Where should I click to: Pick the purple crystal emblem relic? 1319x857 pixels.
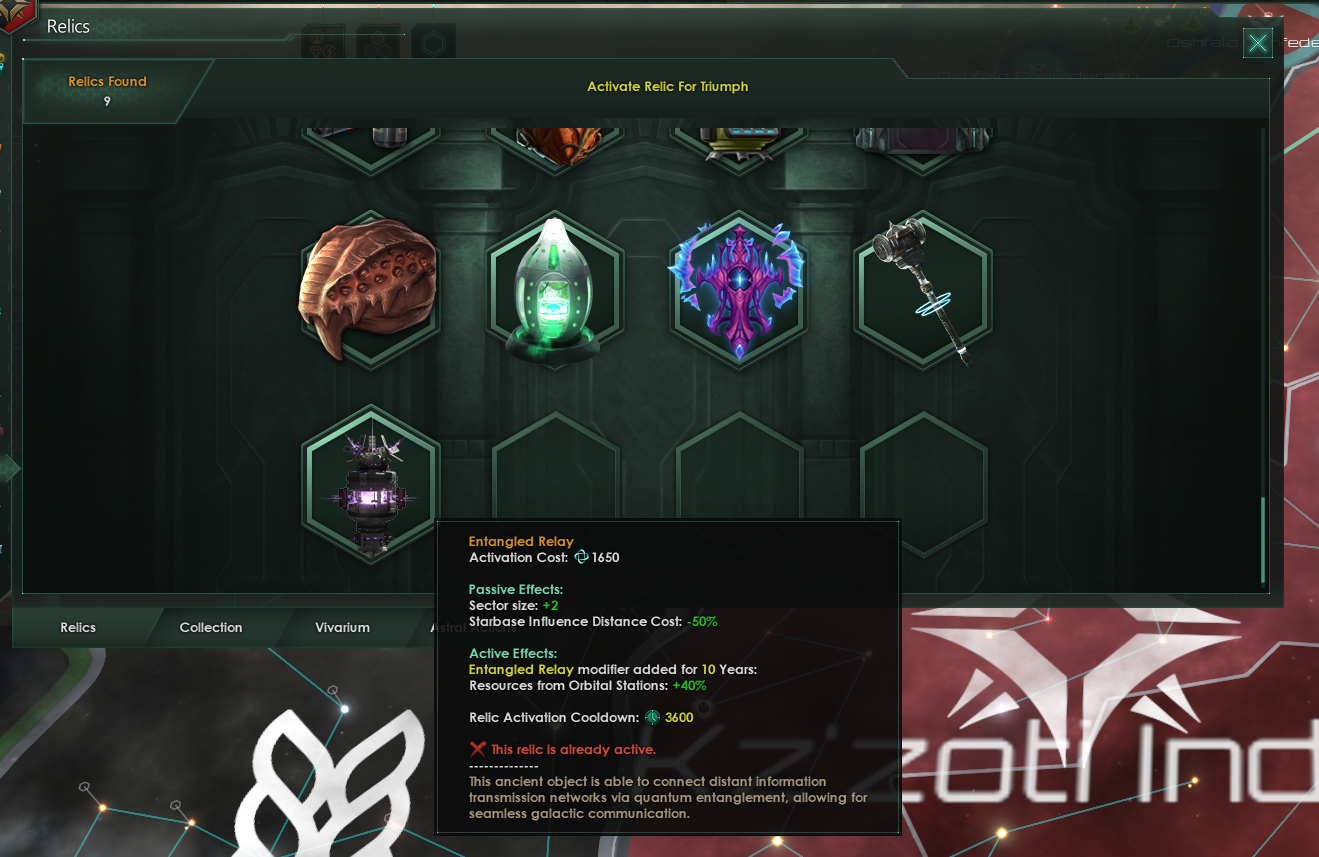point(739,290)
